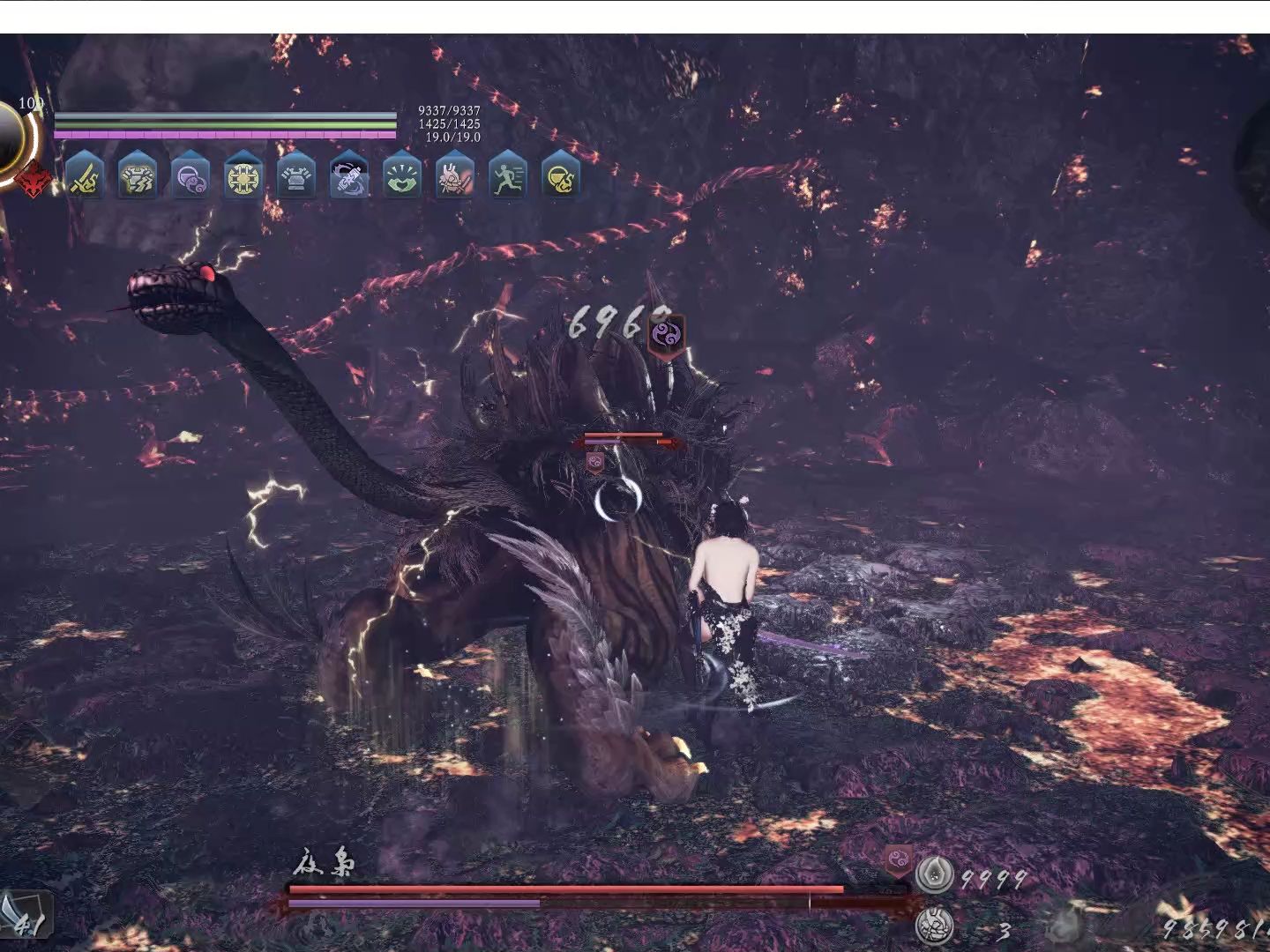The width and height of the screenshot is (1270, 952).
Task: Select the round charm item showing 3
Action: tap(931, 926)
